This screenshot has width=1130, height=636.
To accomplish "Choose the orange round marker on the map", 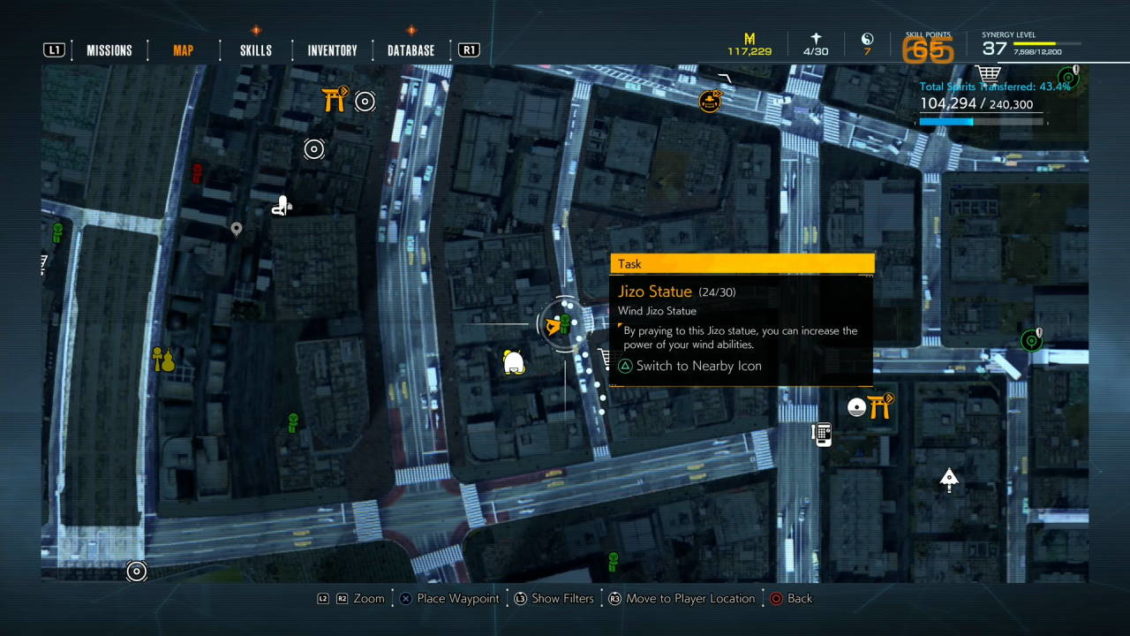I will tap(710, 100).
